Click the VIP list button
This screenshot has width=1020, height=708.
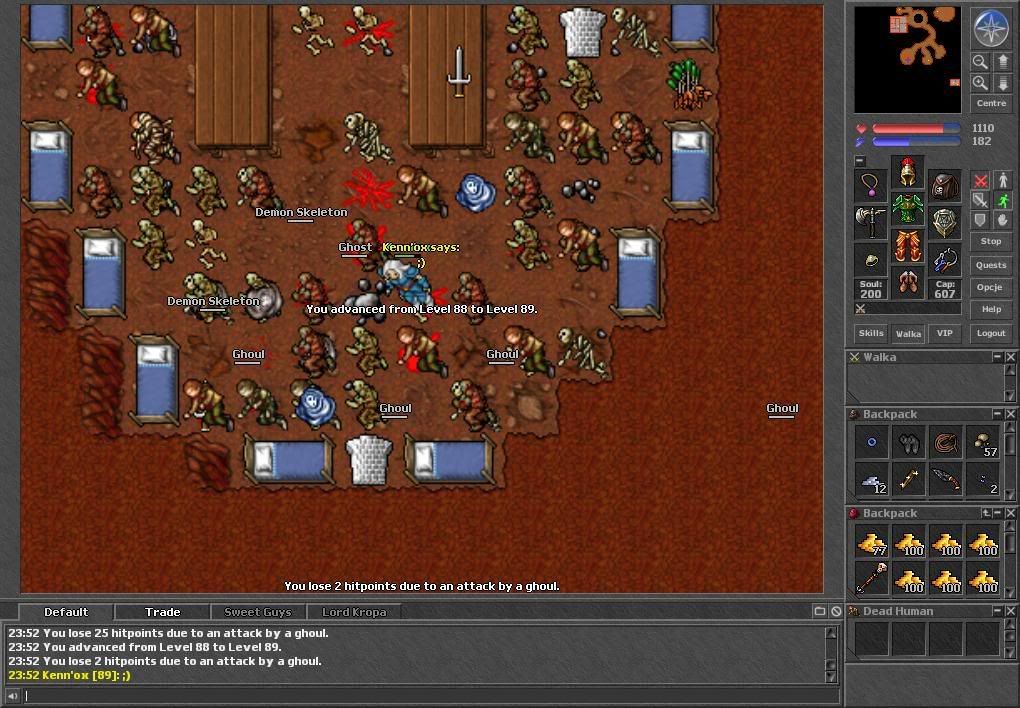[944, 333]
